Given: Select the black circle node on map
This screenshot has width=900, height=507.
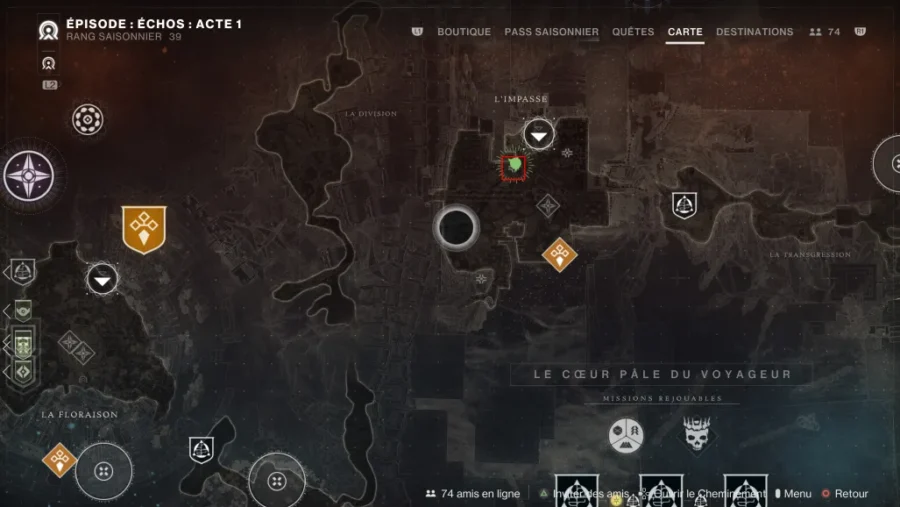Looking at the screenshot, I should [457, 228].
